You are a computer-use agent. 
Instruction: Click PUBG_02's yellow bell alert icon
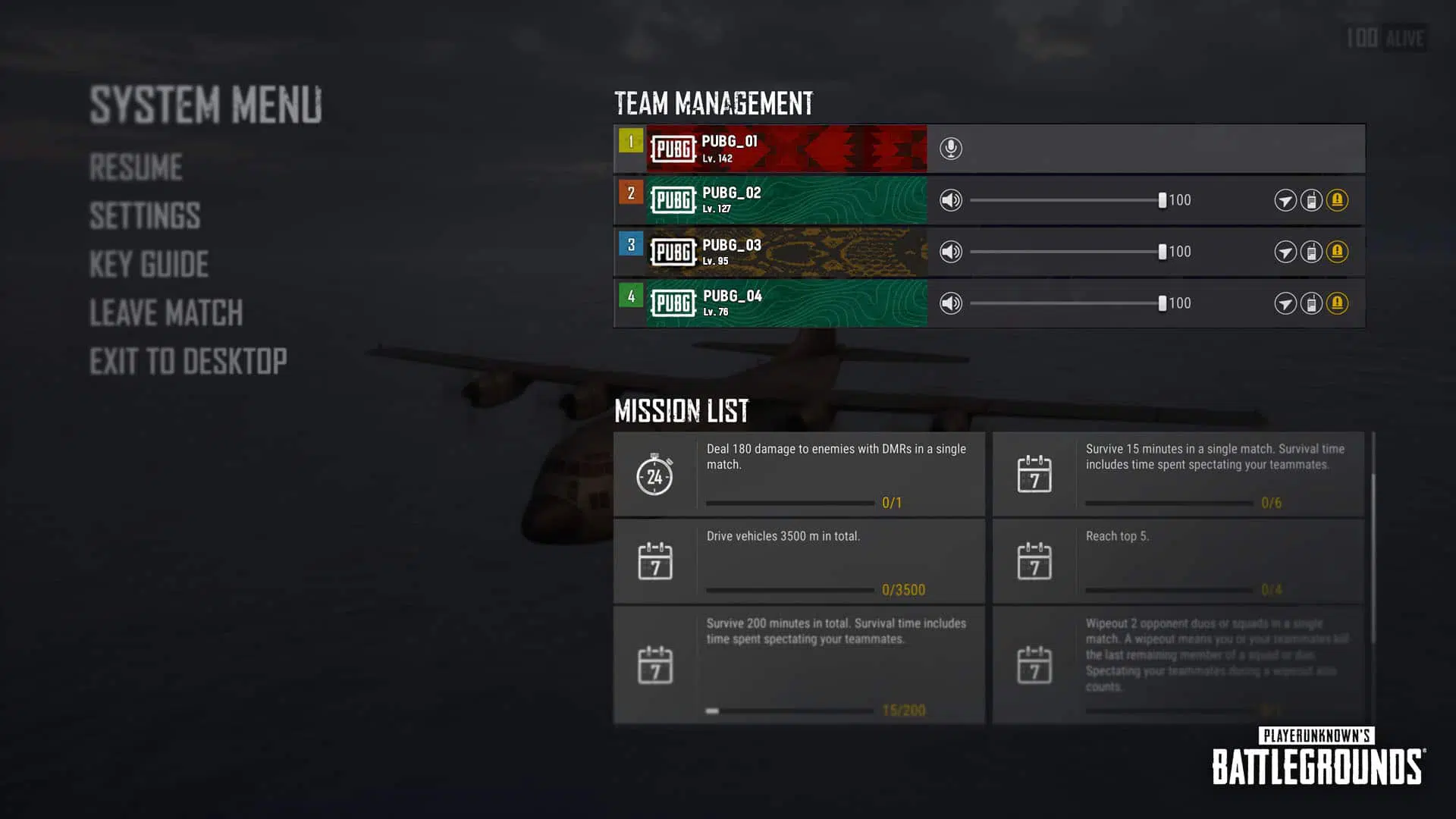1337,200
